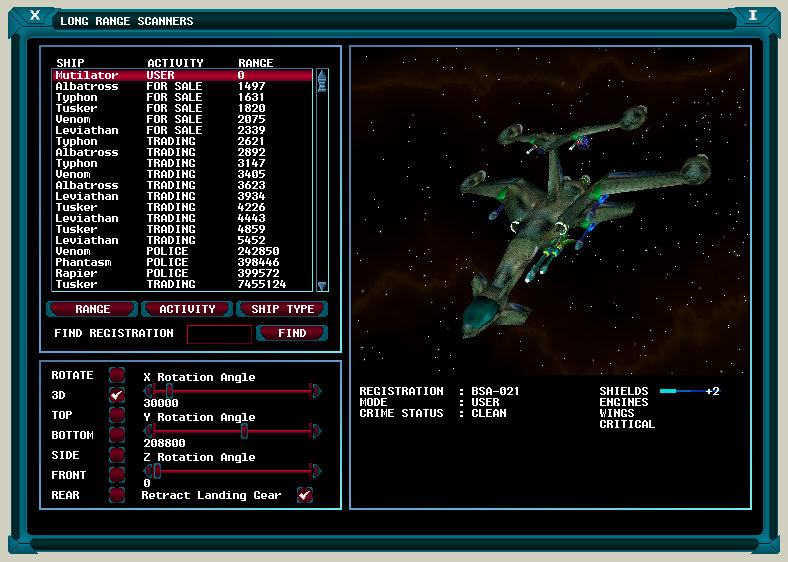The image size is (788, 562).
Task: Click the Y Rotation Angle slider
Action: tap(244, 431)
